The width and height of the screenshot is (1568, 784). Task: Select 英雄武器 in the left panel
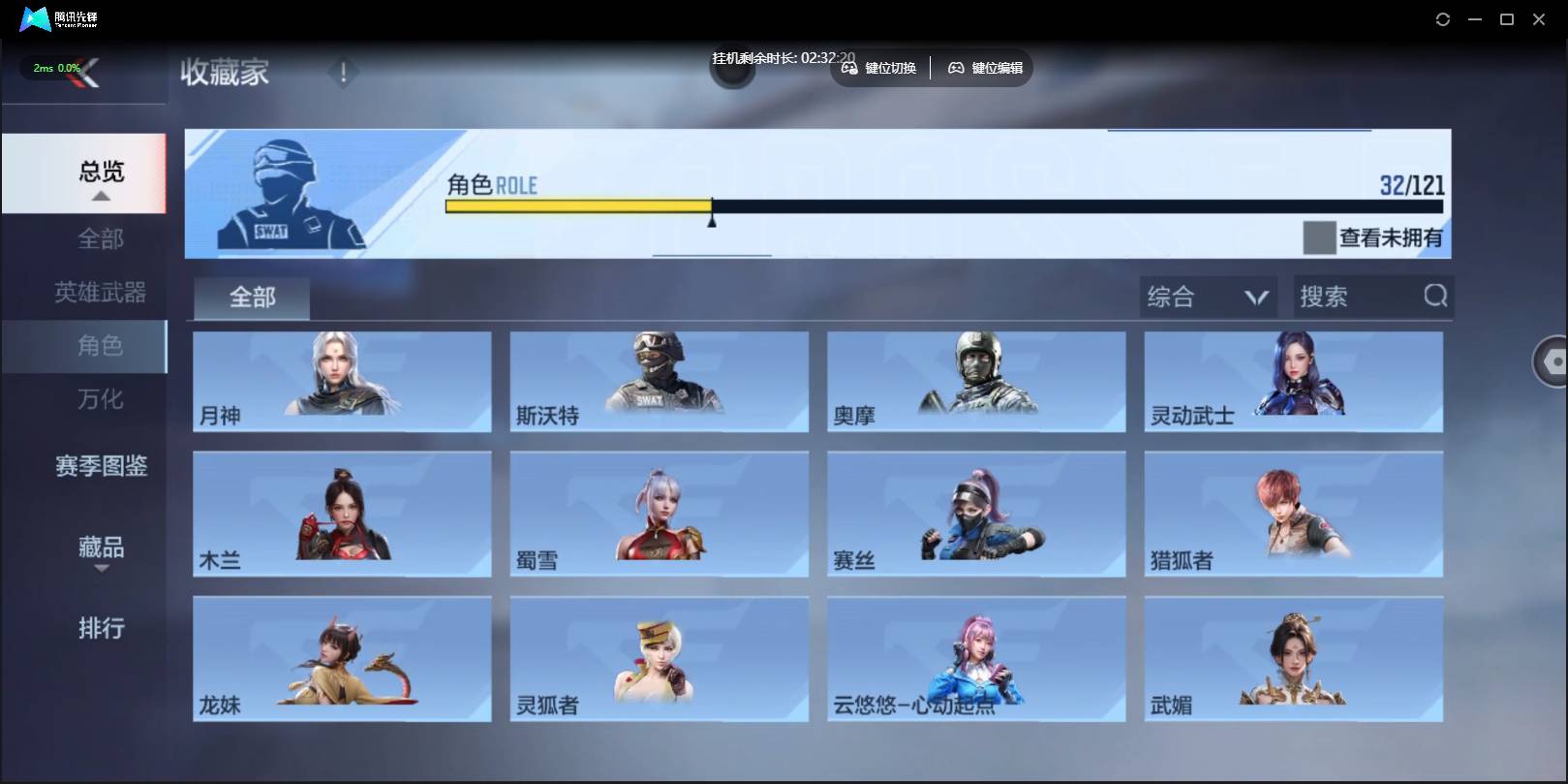click(x=99, y=293)
